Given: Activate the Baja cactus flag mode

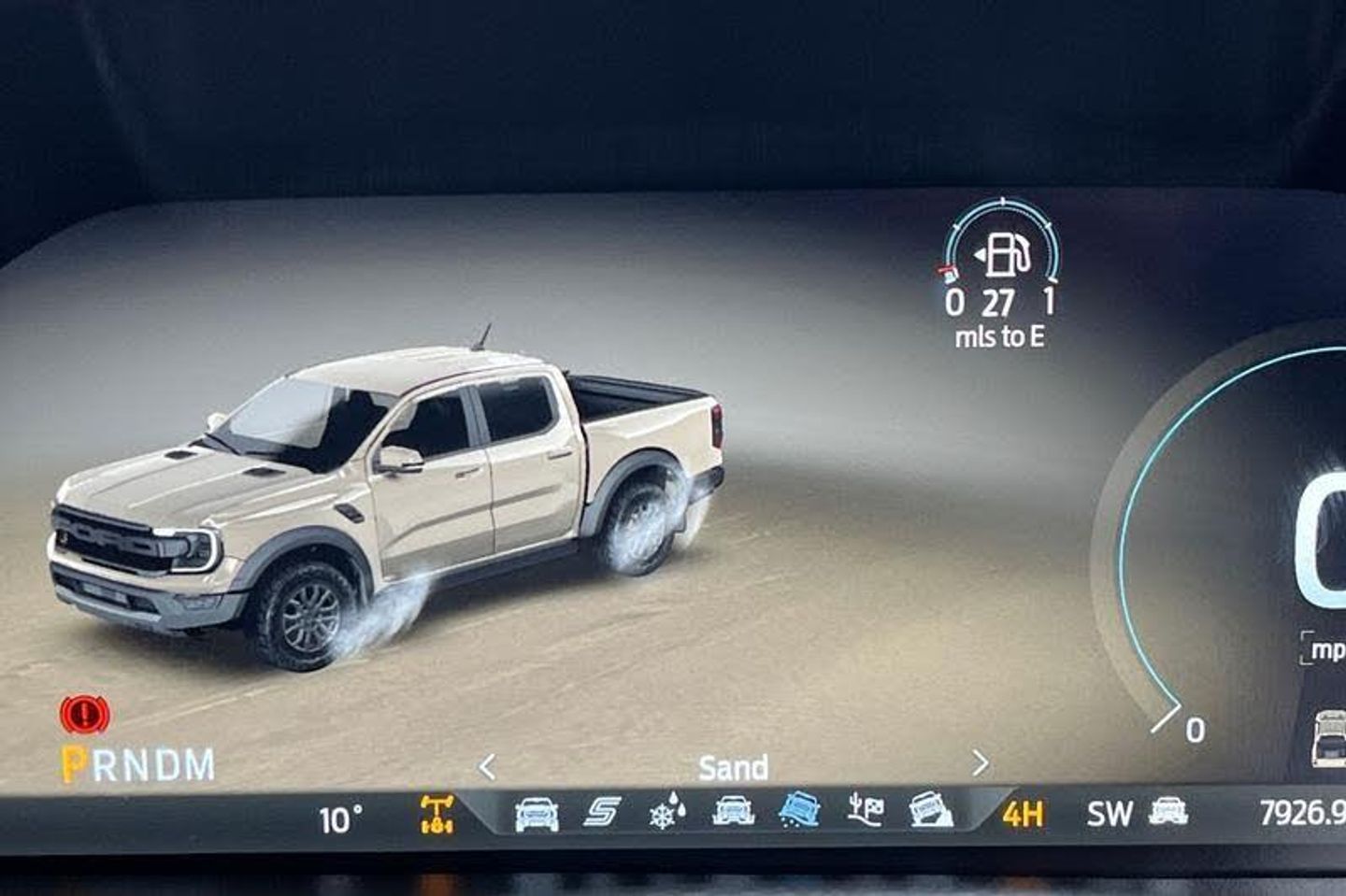Looking at the screenshot, I should coord(866,811).
